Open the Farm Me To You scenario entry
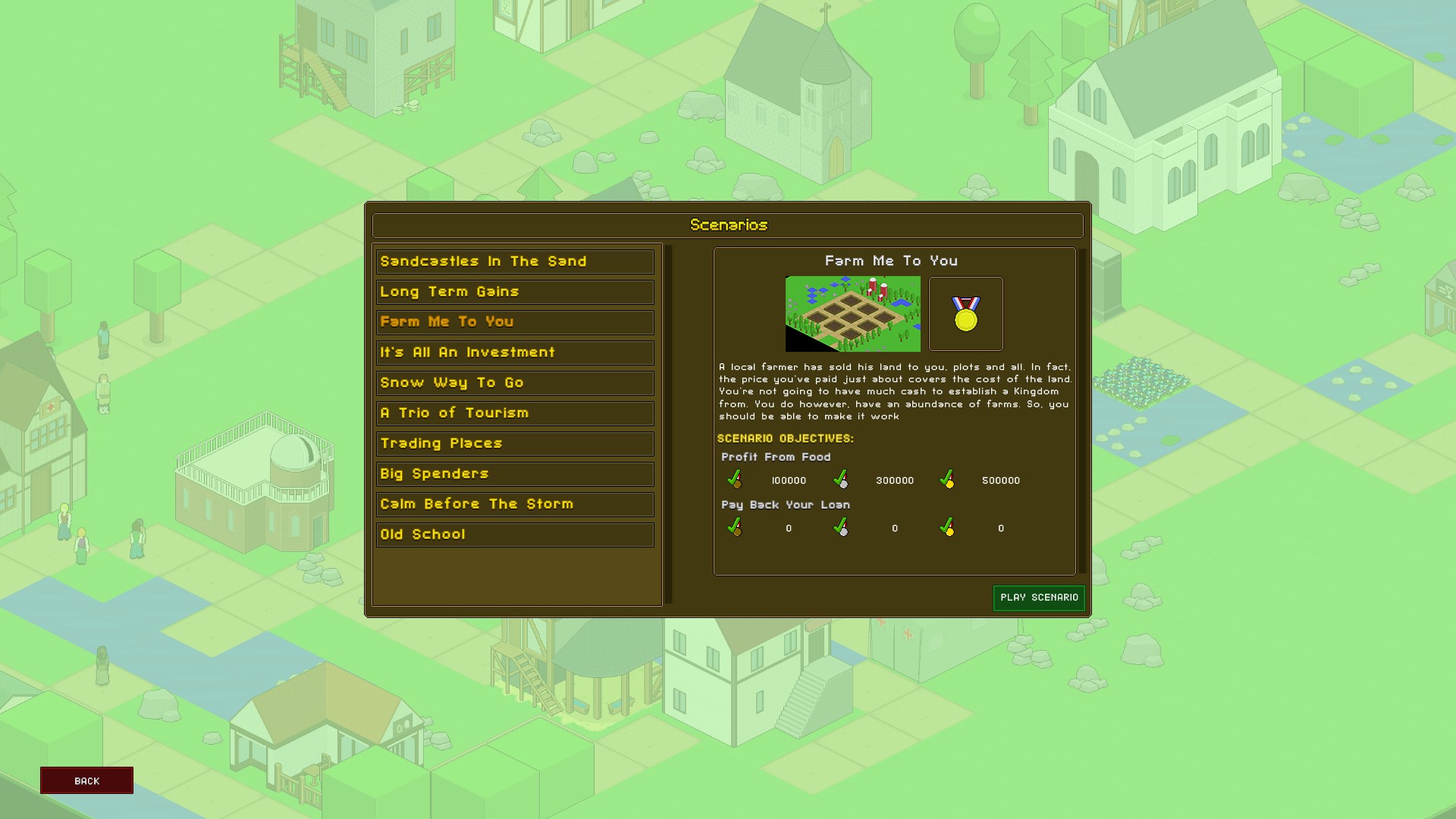Screen dimensions: 1456x819 click(x=514, y=322)
